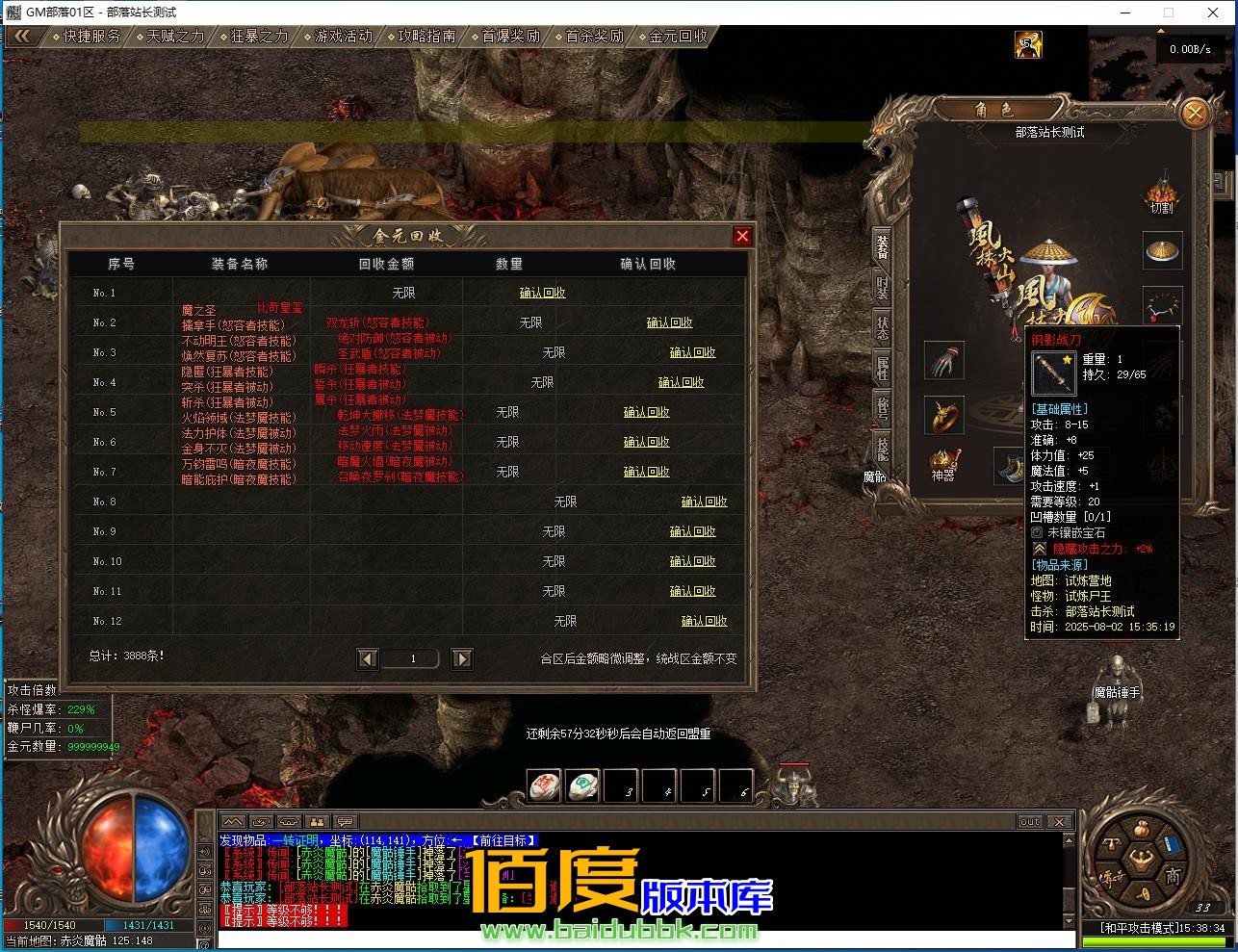Confirm recycling for row No. 12
1238x952 pixels.
[x=704, y=621]
